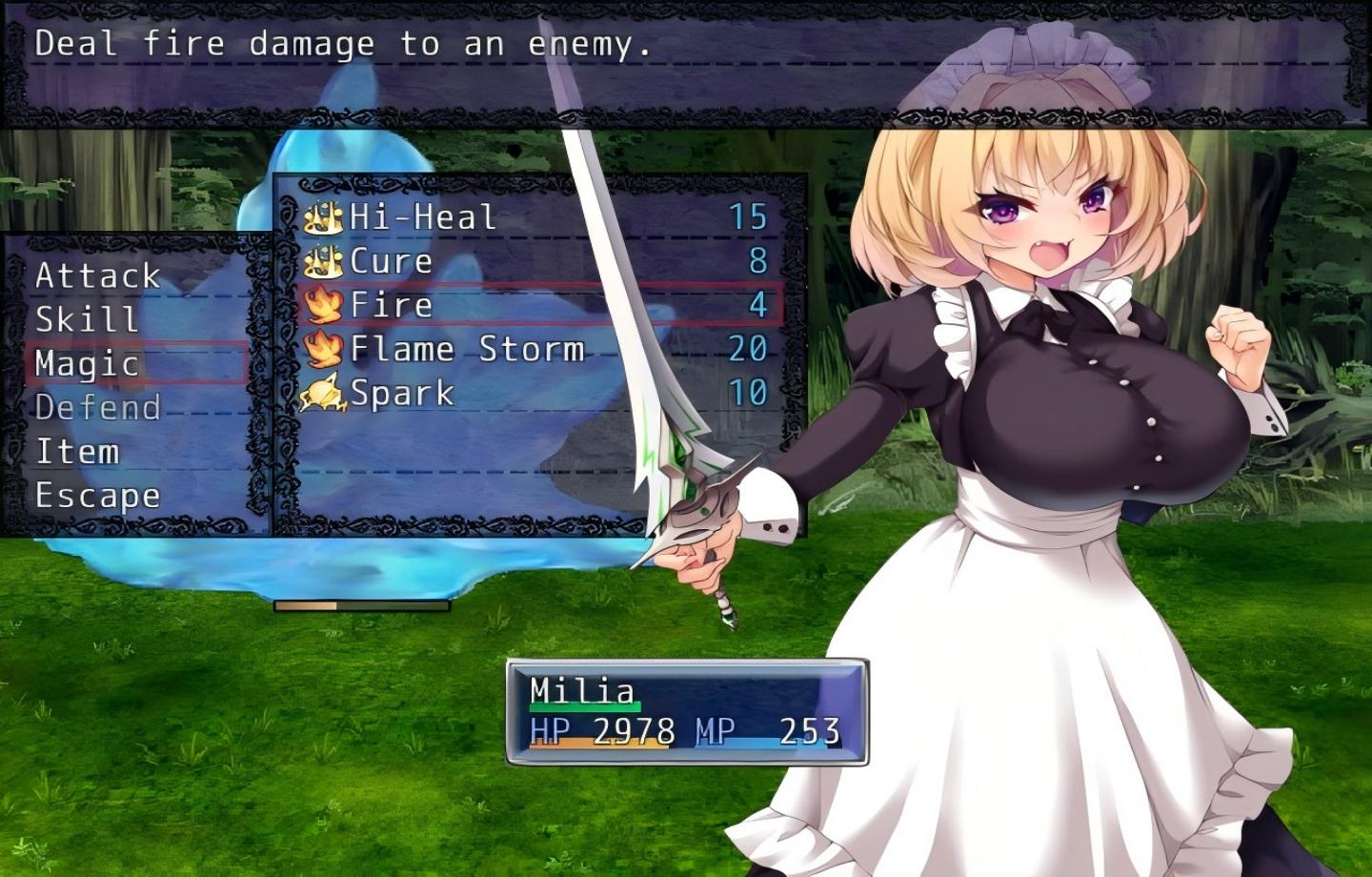Choose the Attack command
The height and width of the screenshot is (877, 1372).
(98, 276)
